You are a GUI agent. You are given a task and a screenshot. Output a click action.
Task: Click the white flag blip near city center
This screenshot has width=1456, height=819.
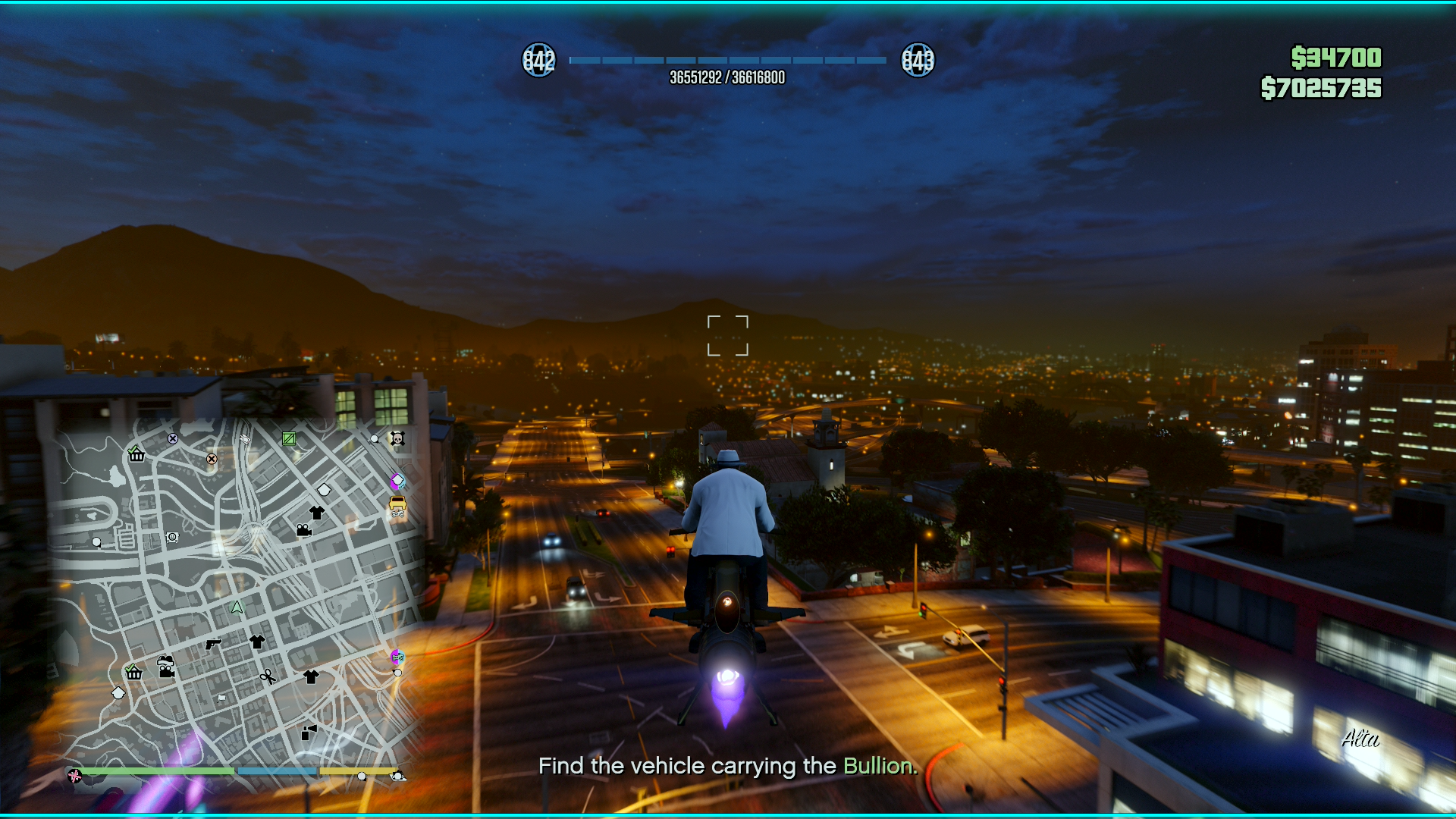click(x=220, y=698)
